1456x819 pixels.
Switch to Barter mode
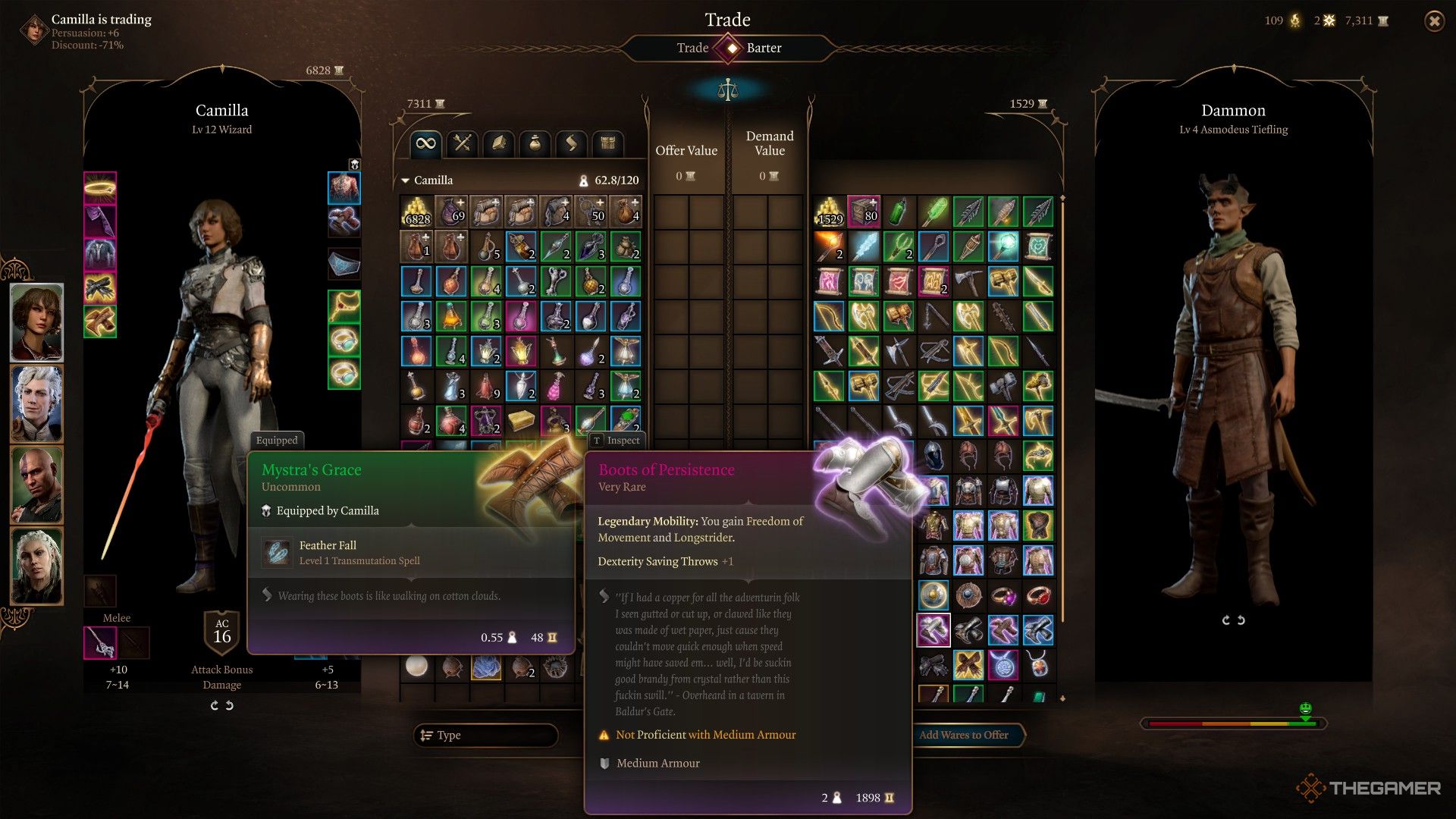click(764, 48)
